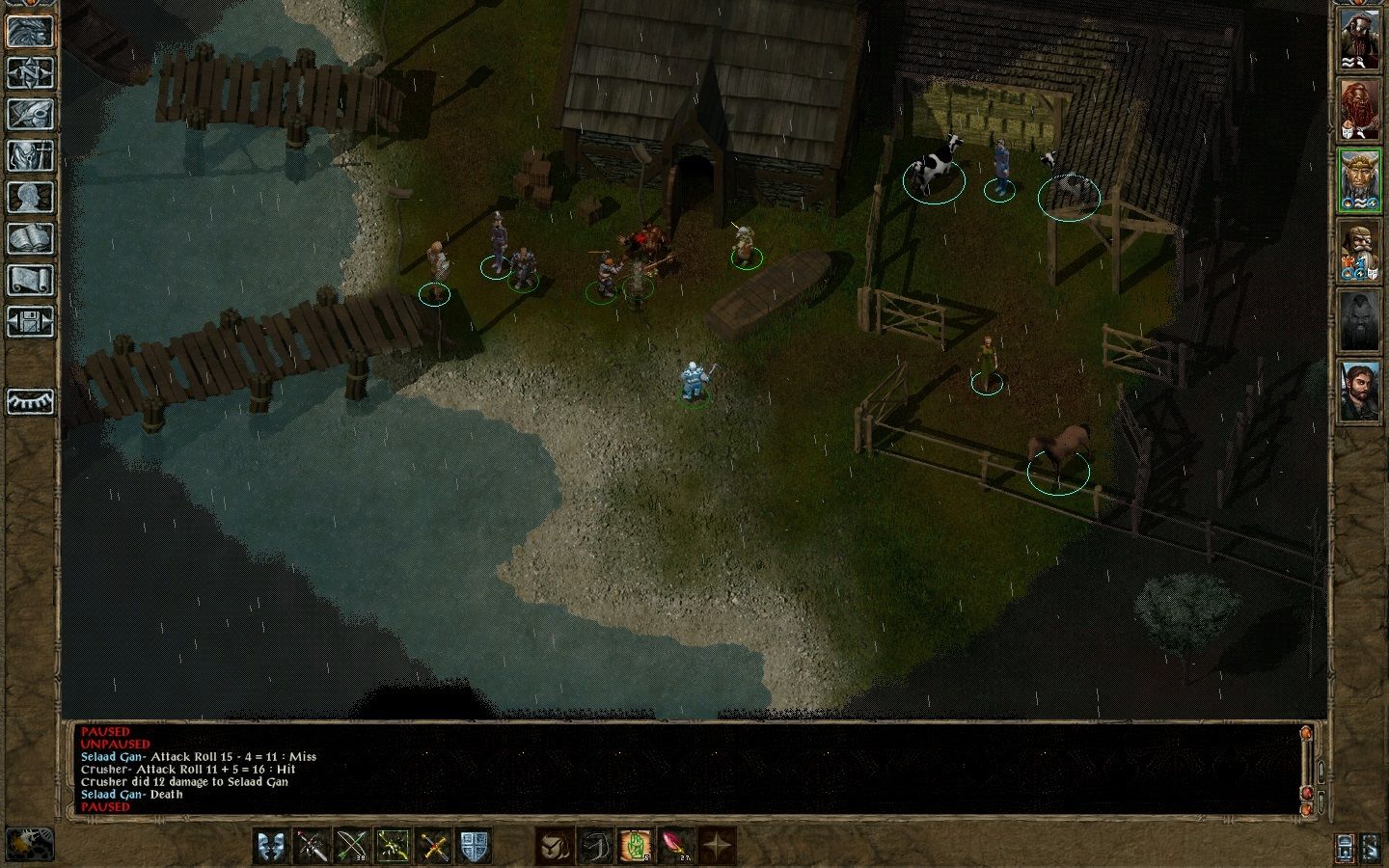Open the mage spellbook button

click(30, 238)
